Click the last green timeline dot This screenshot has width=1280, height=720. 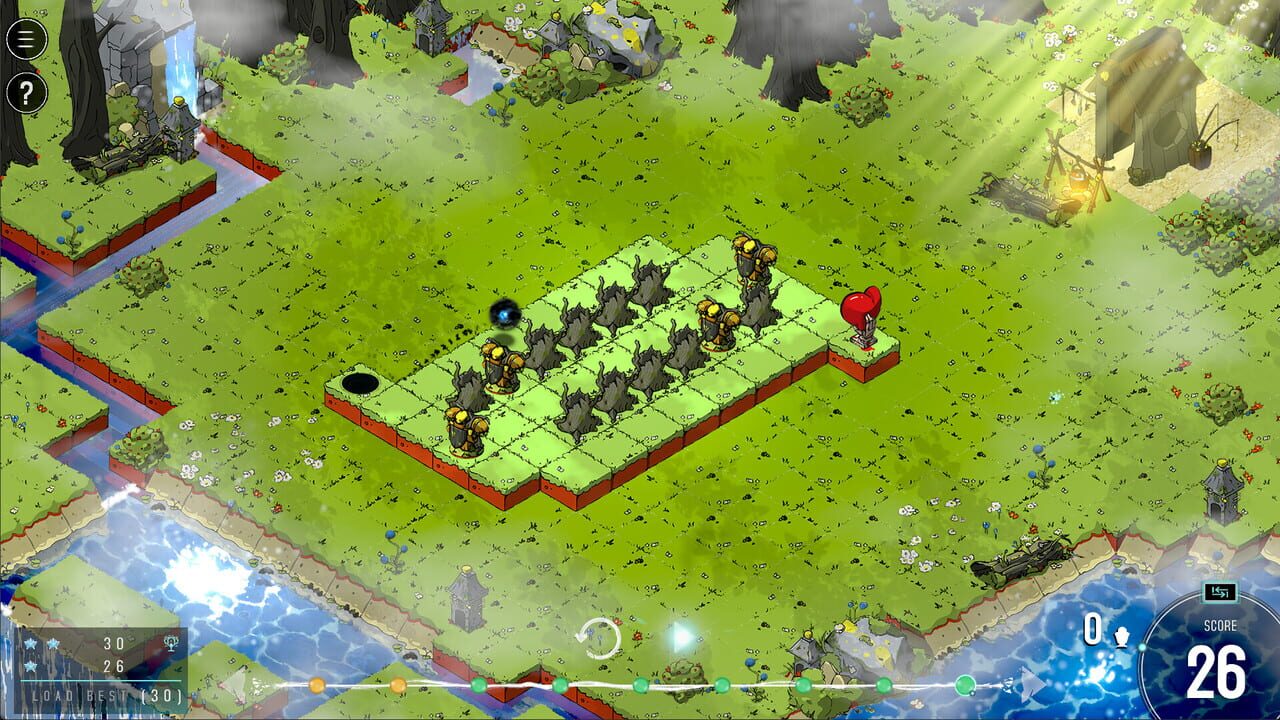click(x=965, y=687)
